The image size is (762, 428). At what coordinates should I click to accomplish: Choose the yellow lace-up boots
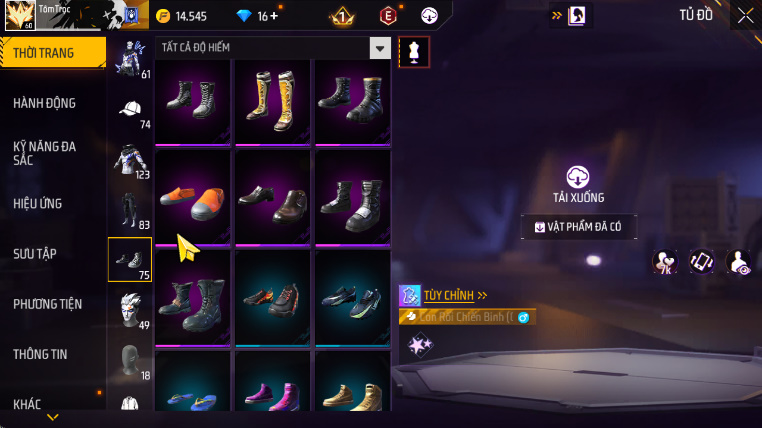pyautogui.click(x=273, y=98)
